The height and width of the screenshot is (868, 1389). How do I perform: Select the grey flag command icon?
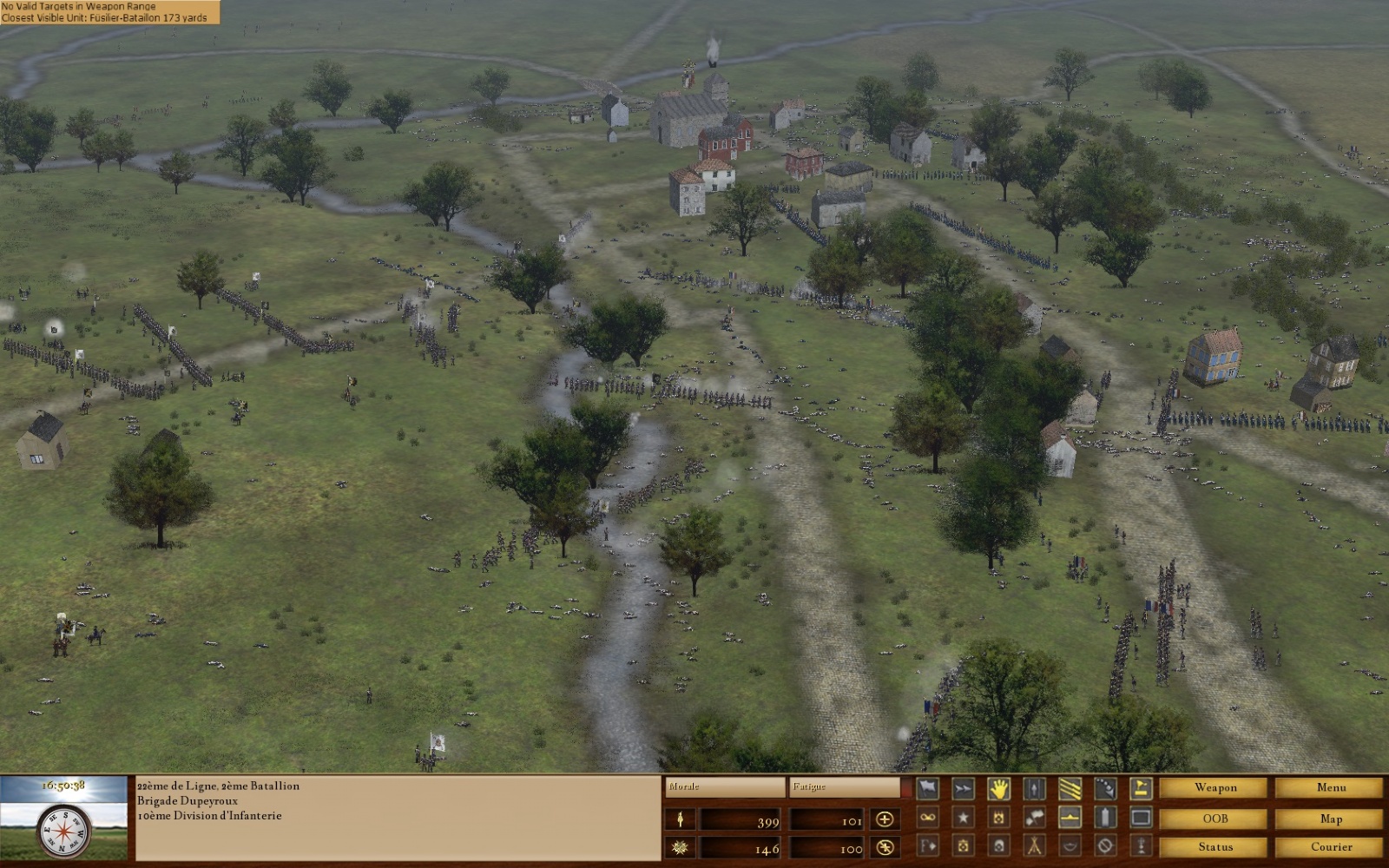(928, 789)
